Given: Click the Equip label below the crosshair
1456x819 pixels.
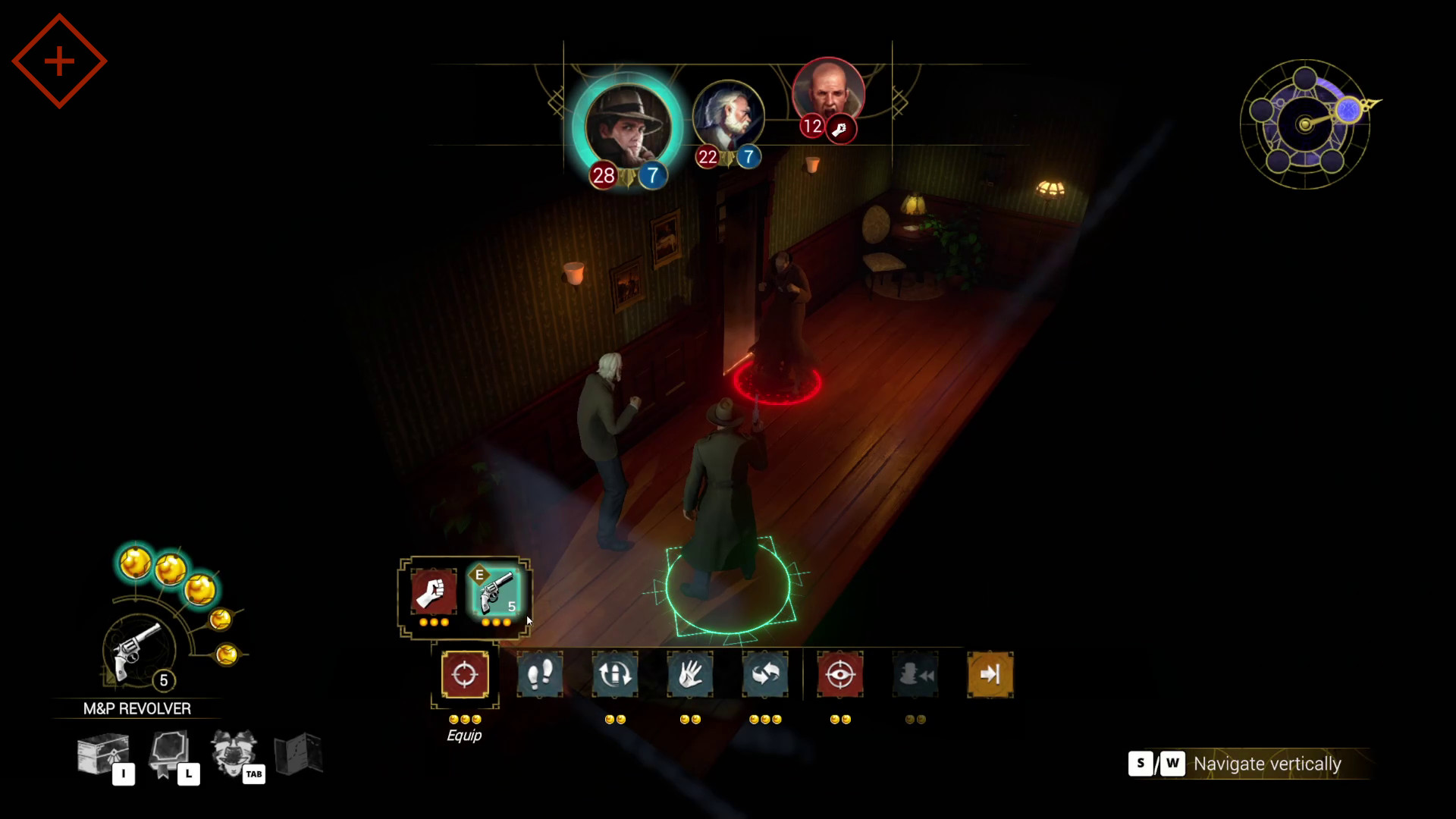Looking at the screenshot, I should pos(465,735).
